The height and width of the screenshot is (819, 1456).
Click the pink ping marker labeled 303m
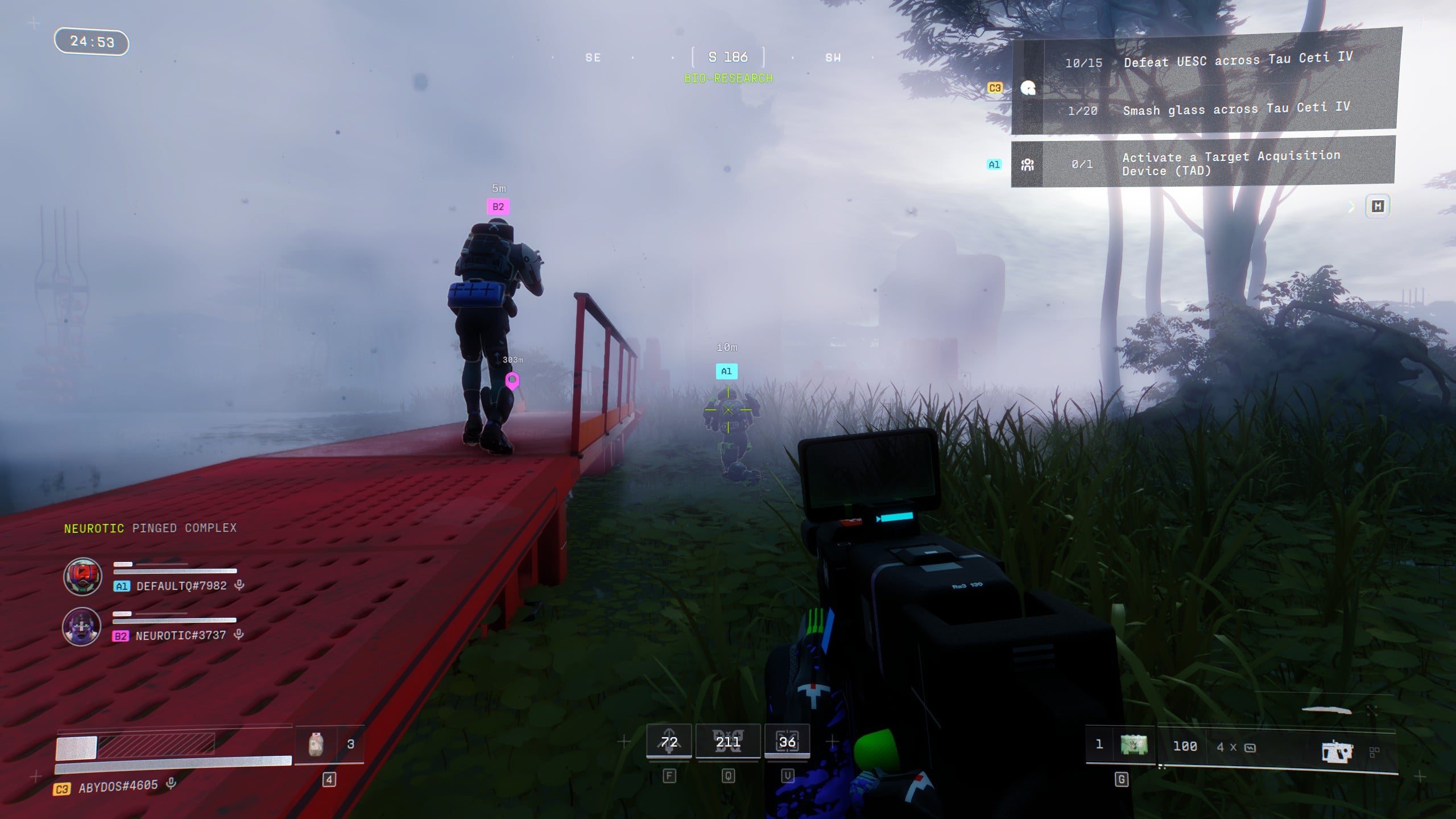point(512,380)
